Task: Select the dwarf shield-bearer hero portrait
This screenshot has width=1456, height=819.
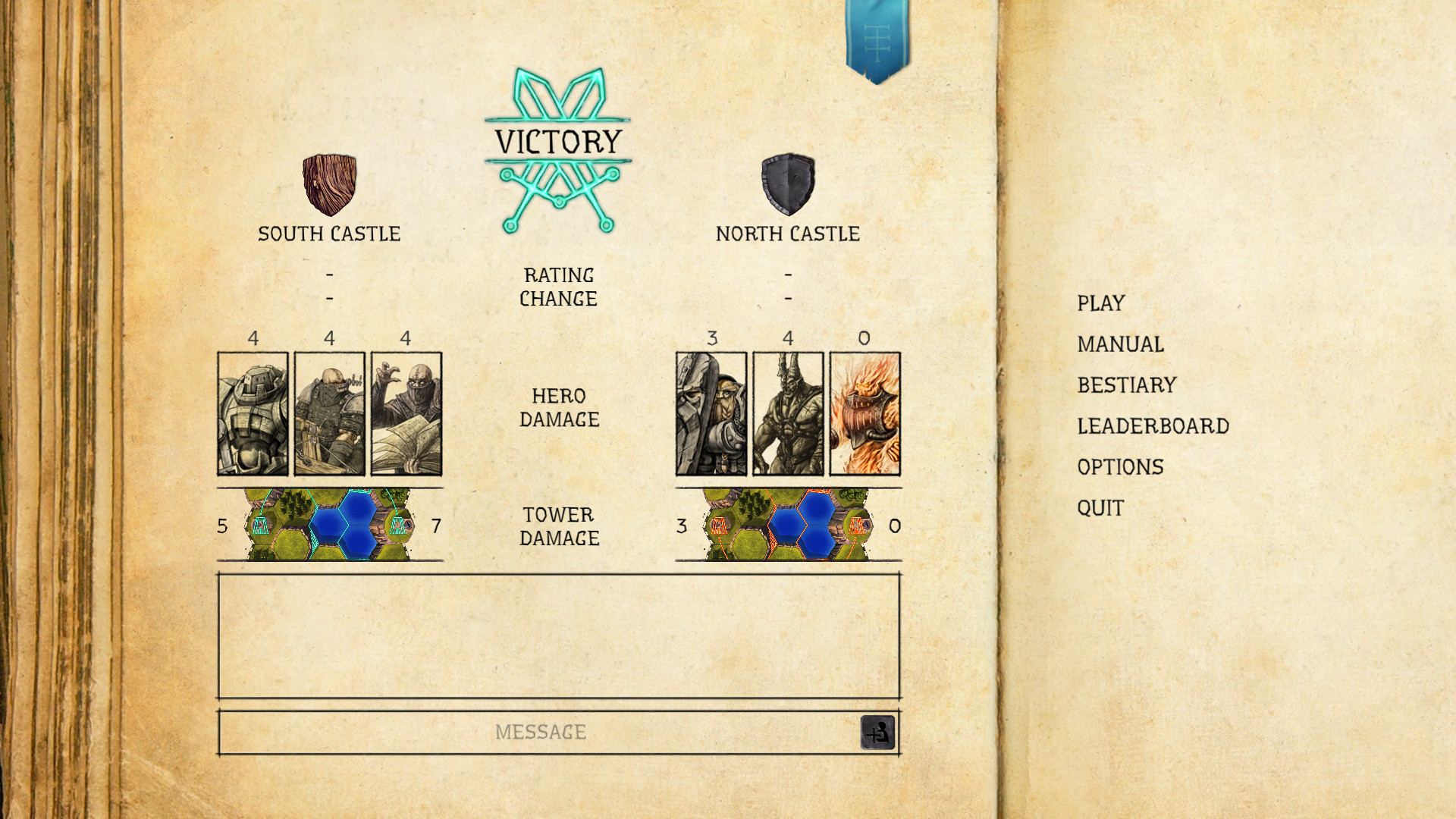Action: click(x=711, y=414)
